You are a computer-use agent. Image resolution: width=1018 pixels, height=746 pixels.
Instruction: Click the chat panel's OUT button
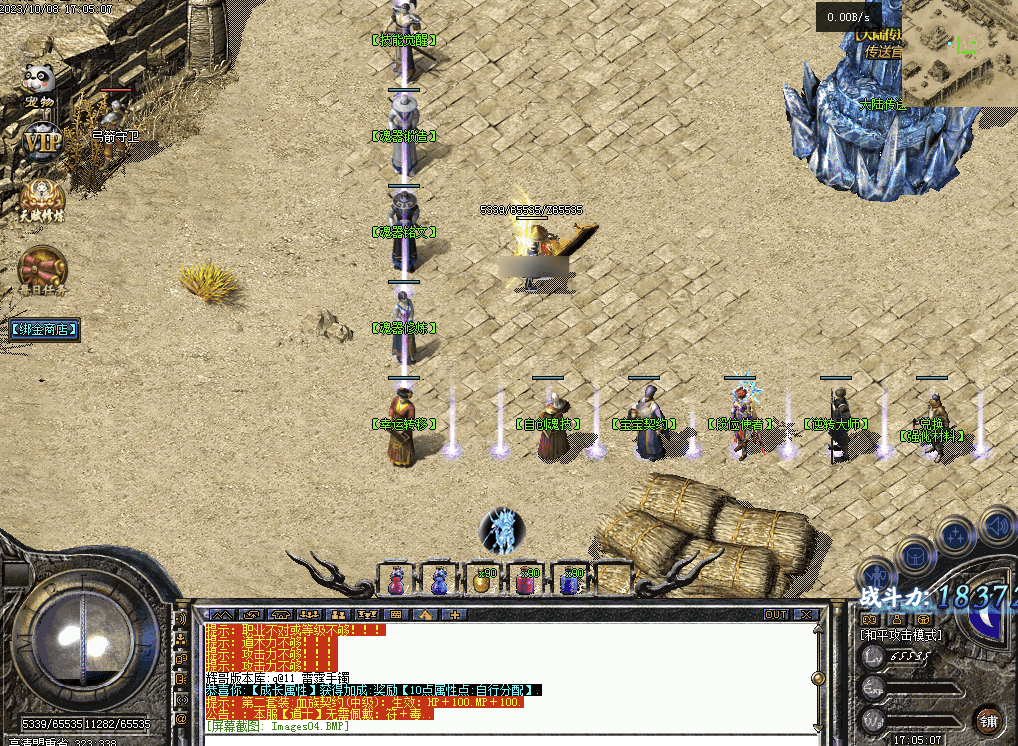[776, 615]
